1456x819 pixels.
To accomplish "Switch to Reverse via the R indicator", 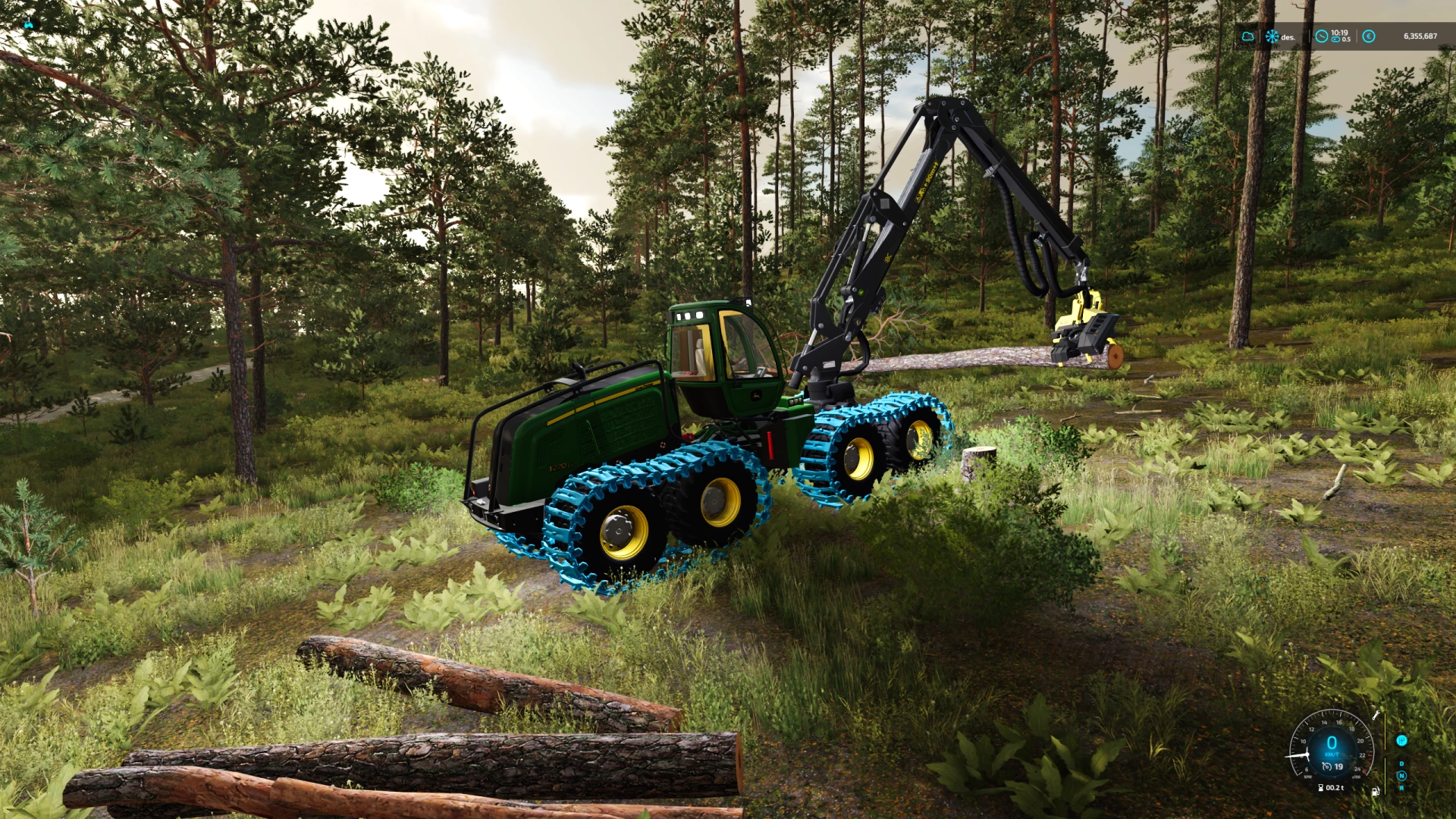I will point(1402,788).
